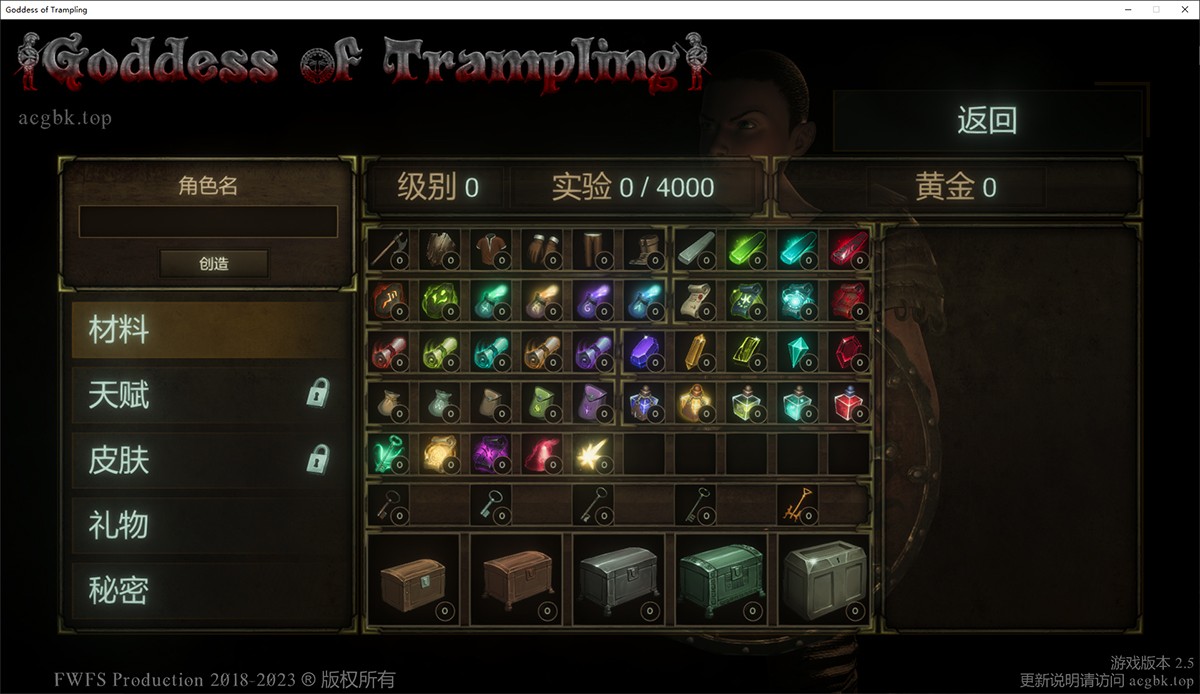Click the purple gemstone slot
Screen dimensions: 1200x694
pos(644,351)
